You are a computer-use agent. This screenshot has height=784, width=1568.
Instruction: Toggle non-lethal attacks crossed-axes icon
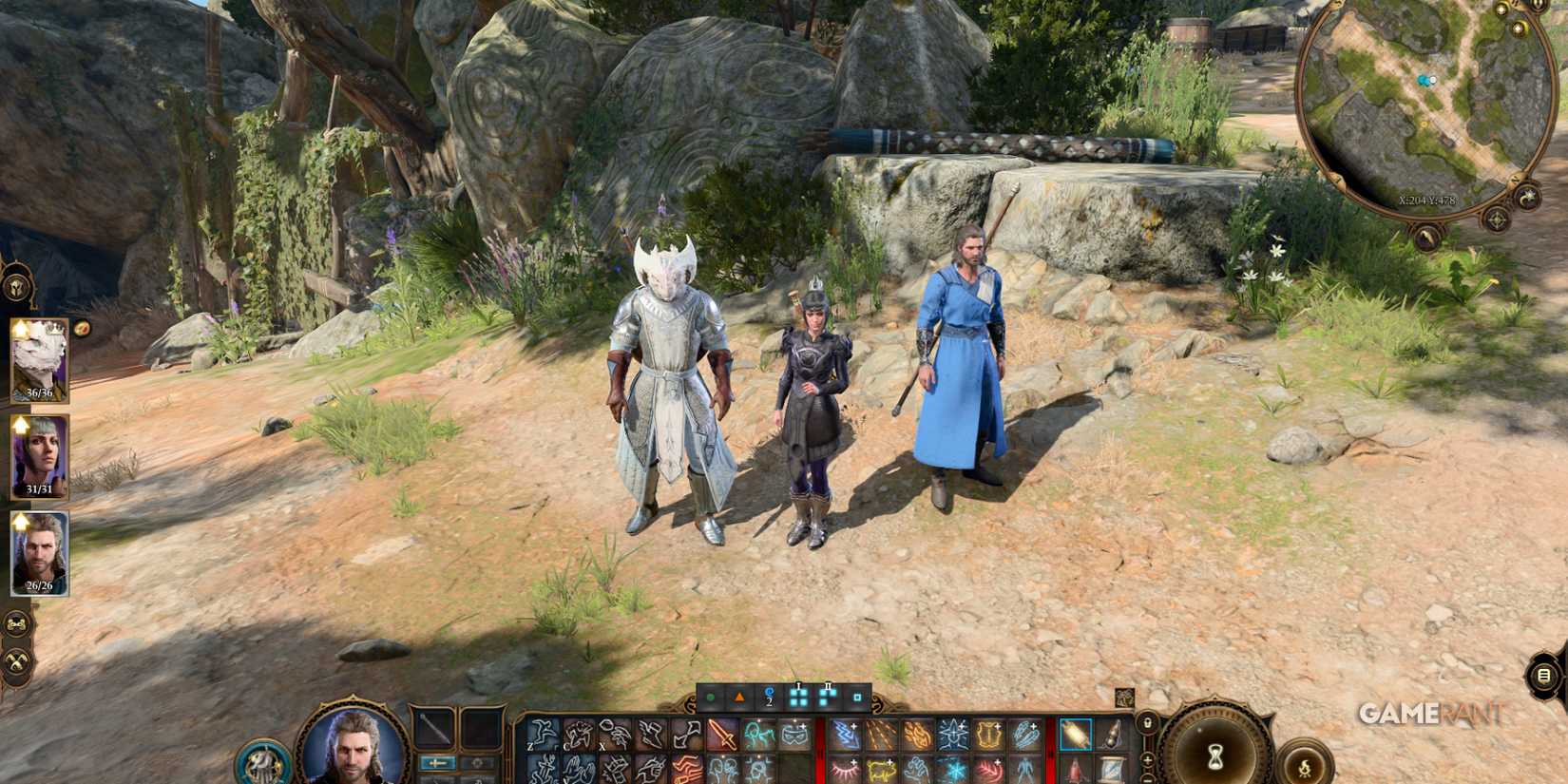(x=16, y=661)
